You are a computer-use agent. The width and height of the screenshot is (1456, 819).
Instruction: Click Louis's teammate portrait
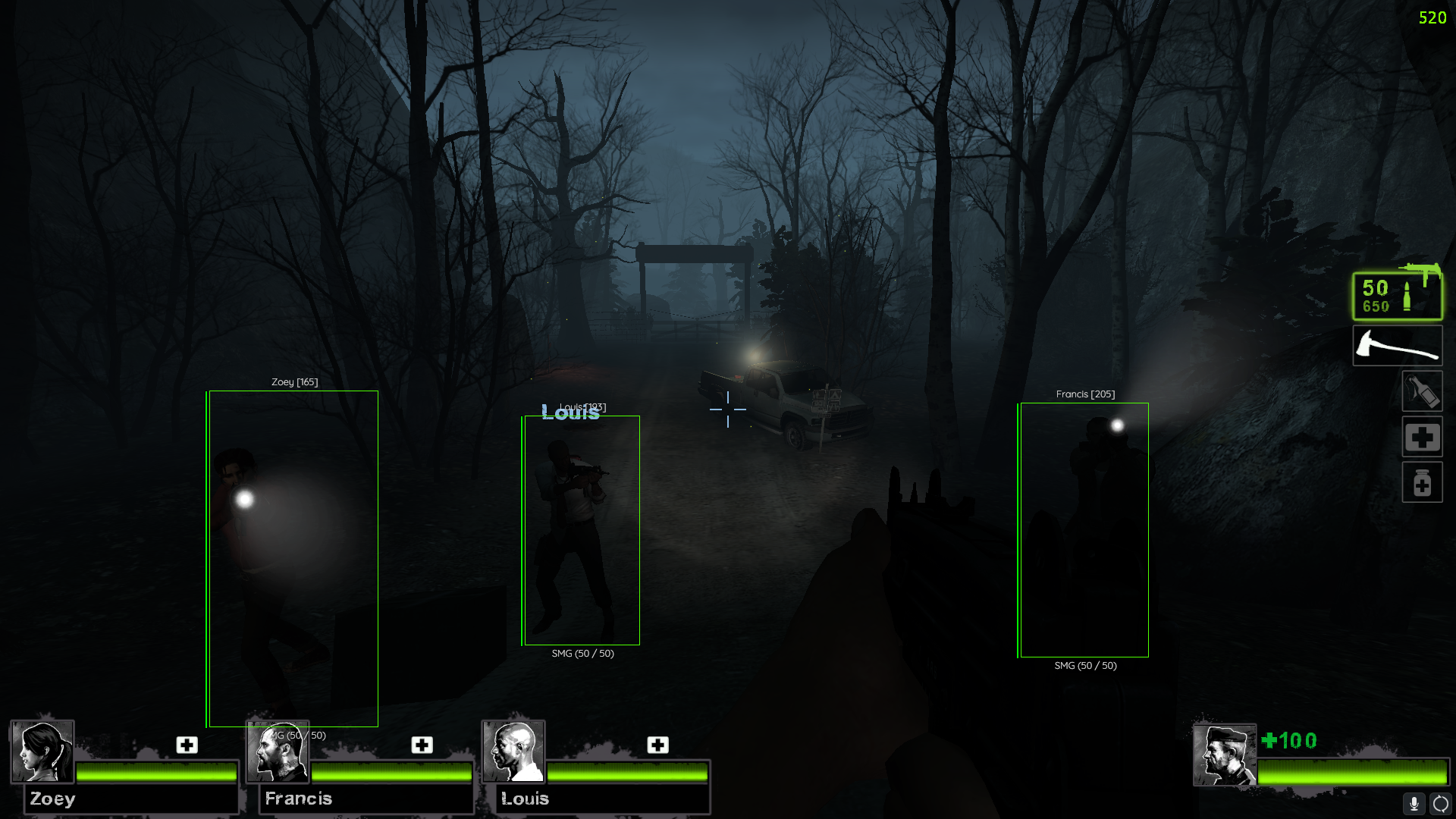pos(513,752)
